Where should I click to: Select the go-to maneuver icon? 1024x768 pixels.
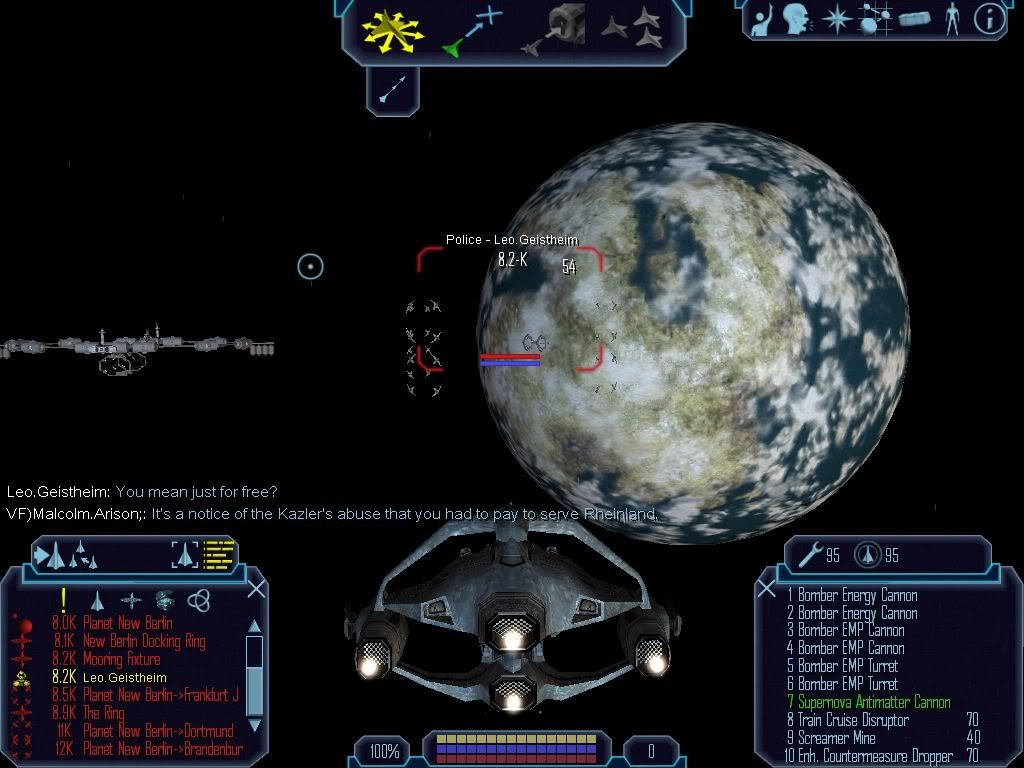(x=471, y=30)
